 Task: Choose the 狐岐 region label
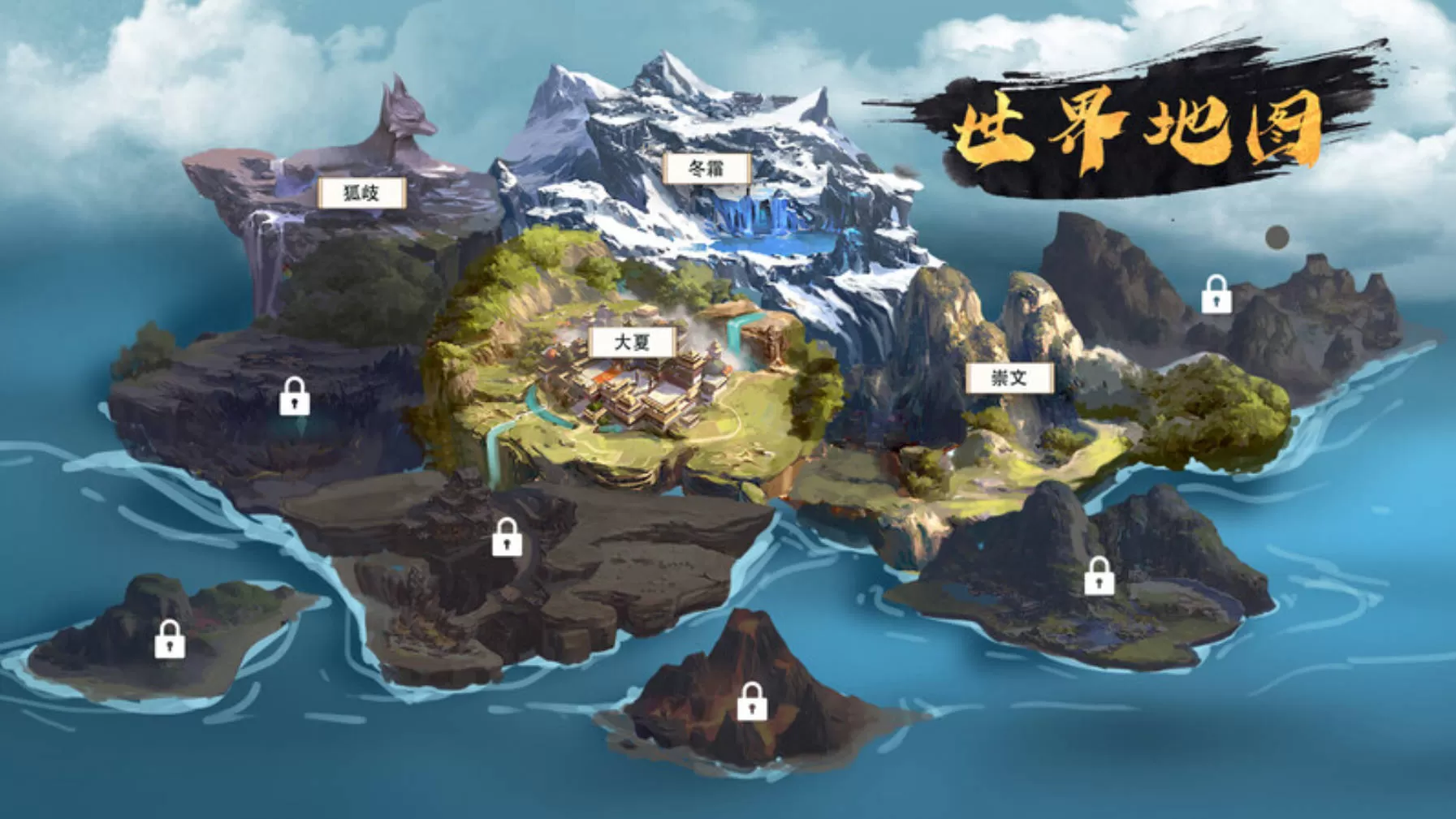pos(361,192)
